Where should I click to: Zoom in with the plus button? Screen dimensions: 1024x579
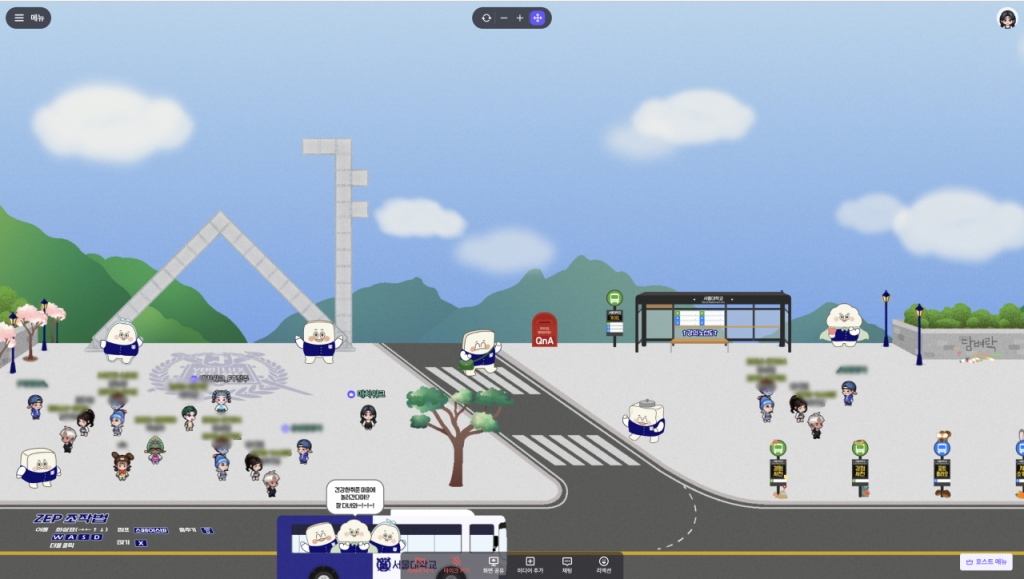coord(520,18)
